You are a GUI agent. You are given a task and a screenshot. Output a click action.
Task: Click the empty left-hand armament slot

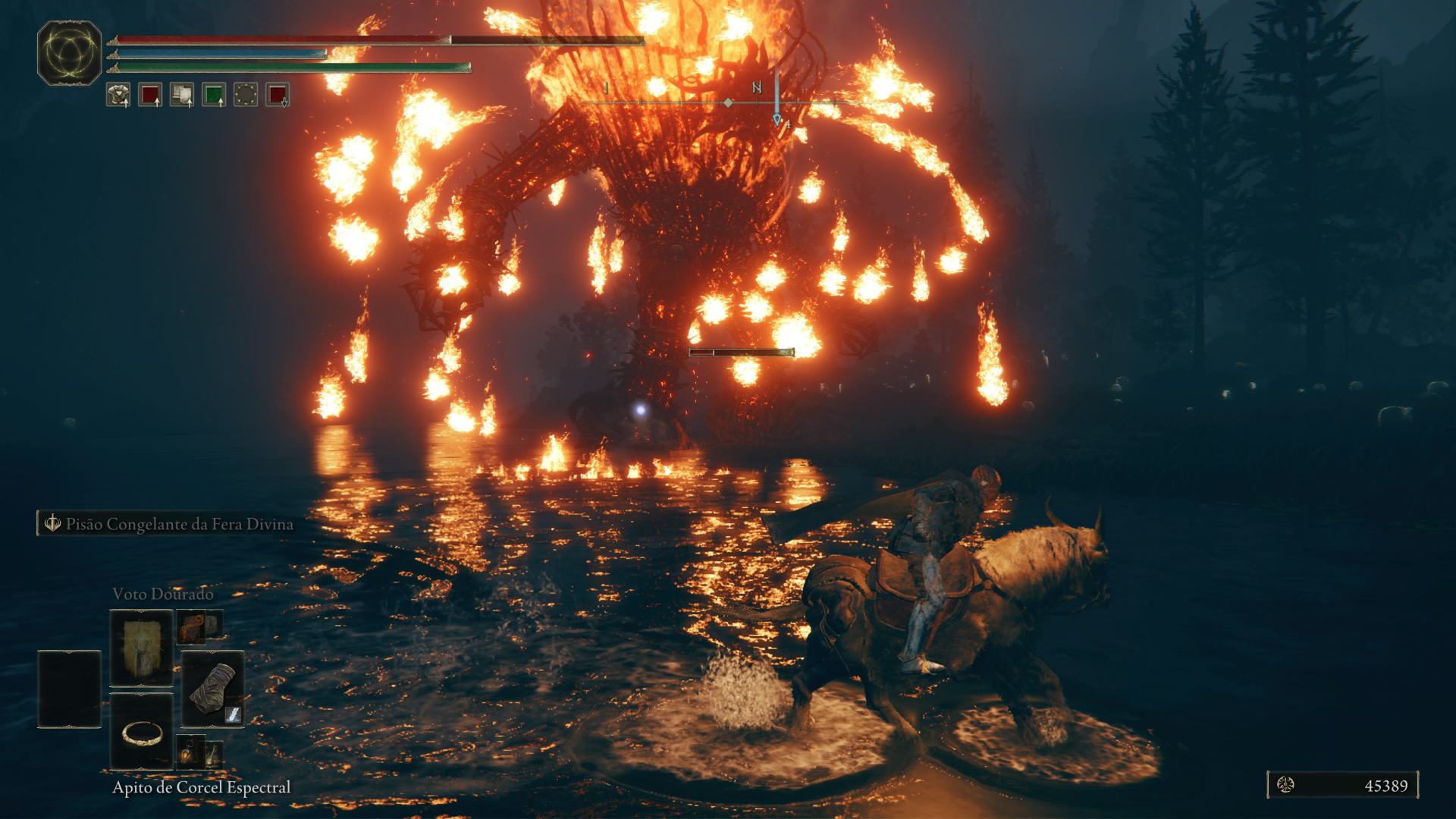69,689
